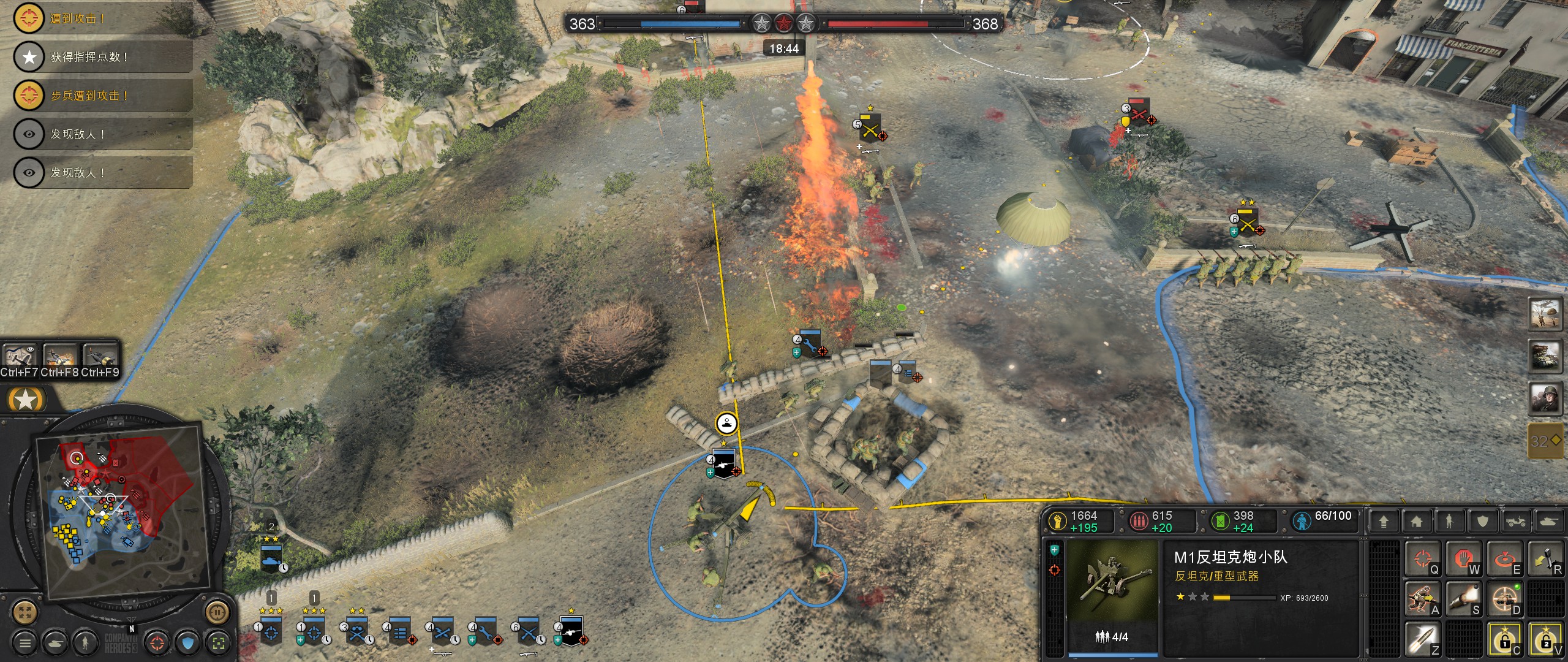Open the headquarters production tab with house icon
The image size is (1568, 662).
[x=1416, y=522]
